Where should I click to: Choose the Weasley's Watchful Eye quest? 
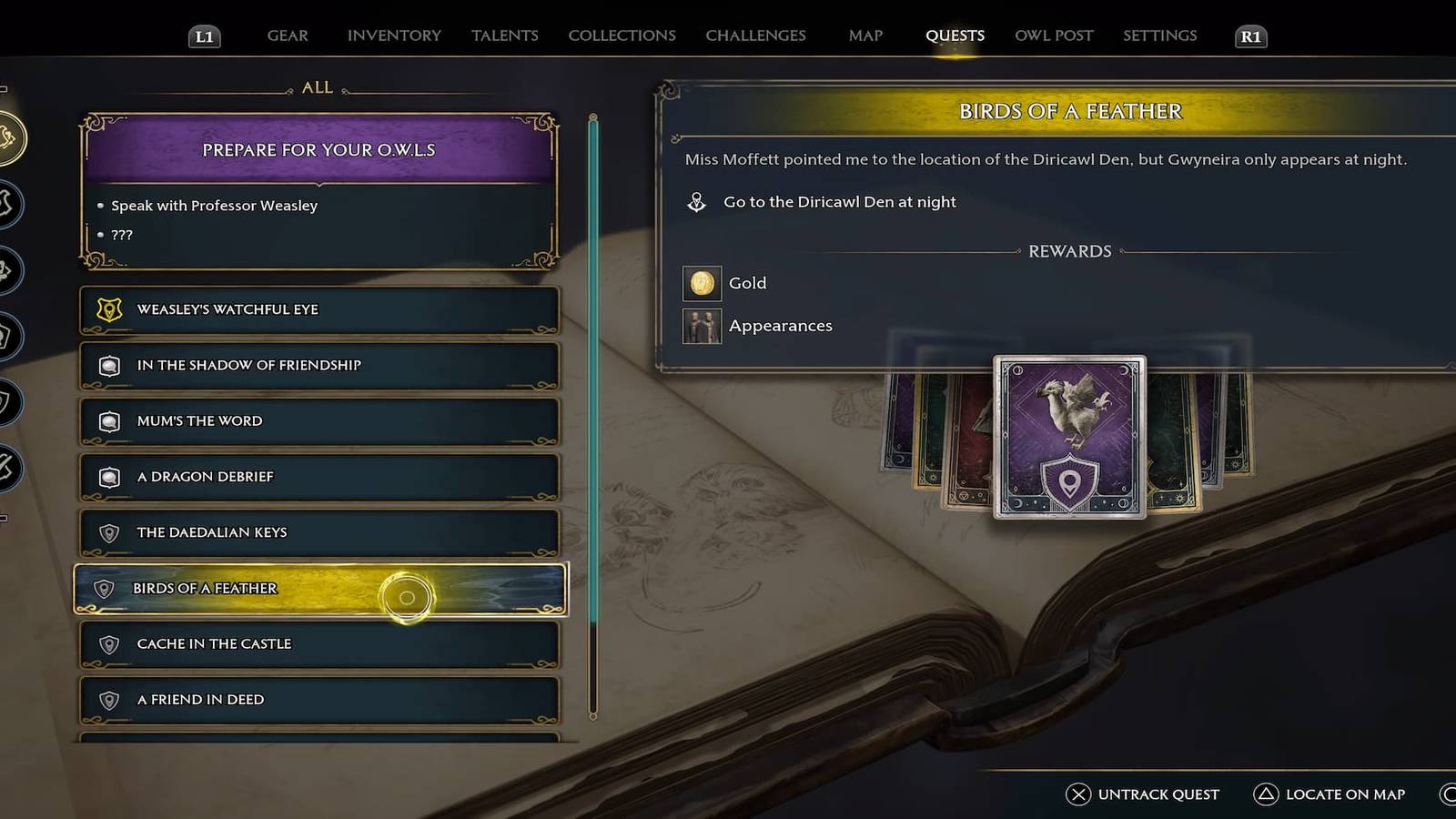click(318, 309)
